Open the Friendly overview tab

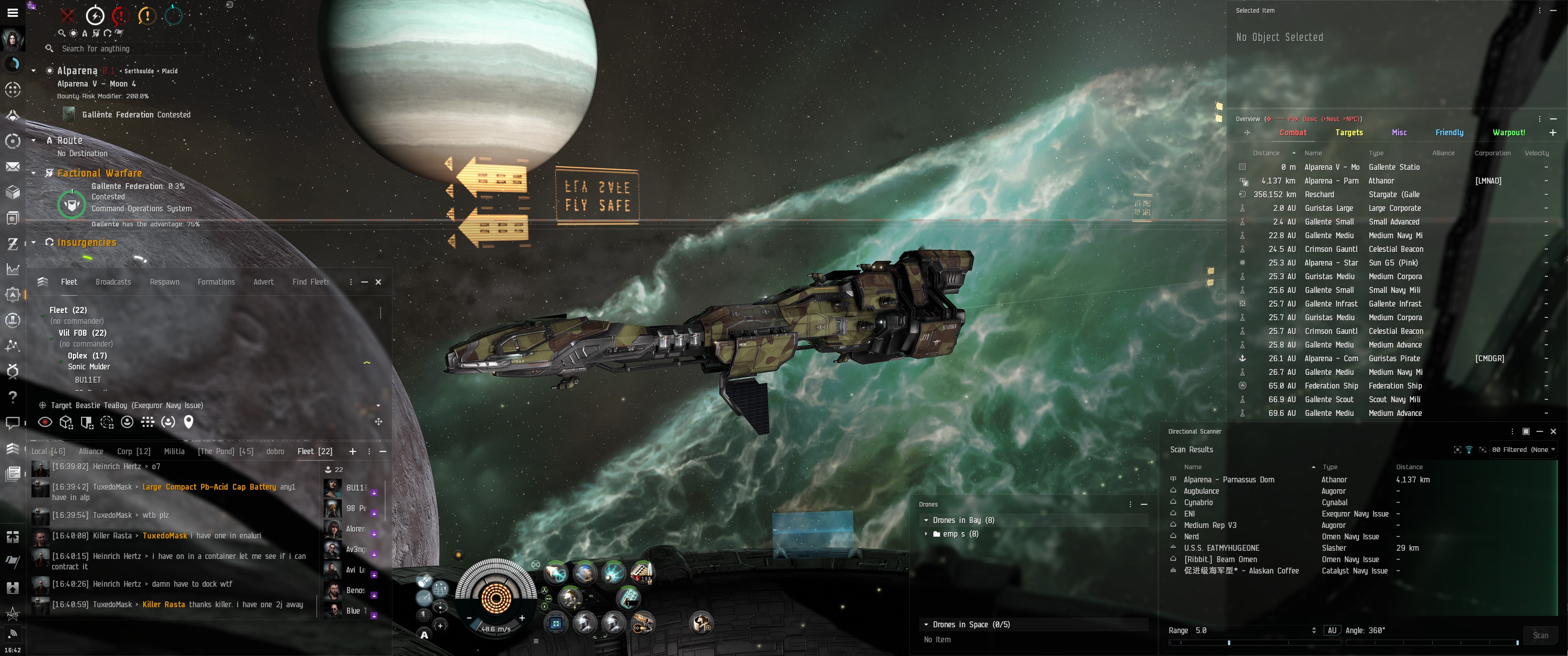[1449, 133]
